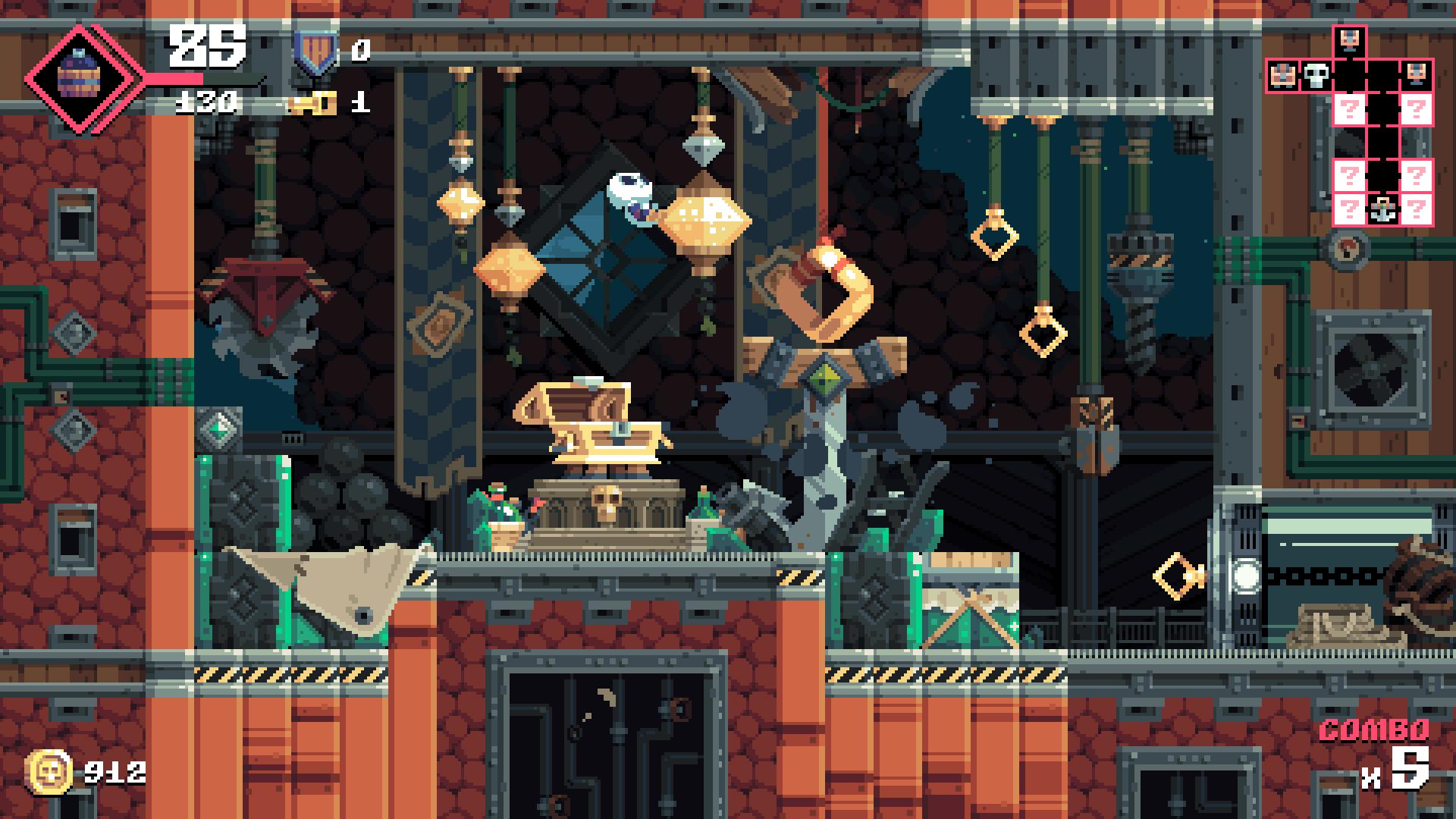Screen dimensions: 1456x819
Task: Click the golden key icon
Action: point(312,104)
